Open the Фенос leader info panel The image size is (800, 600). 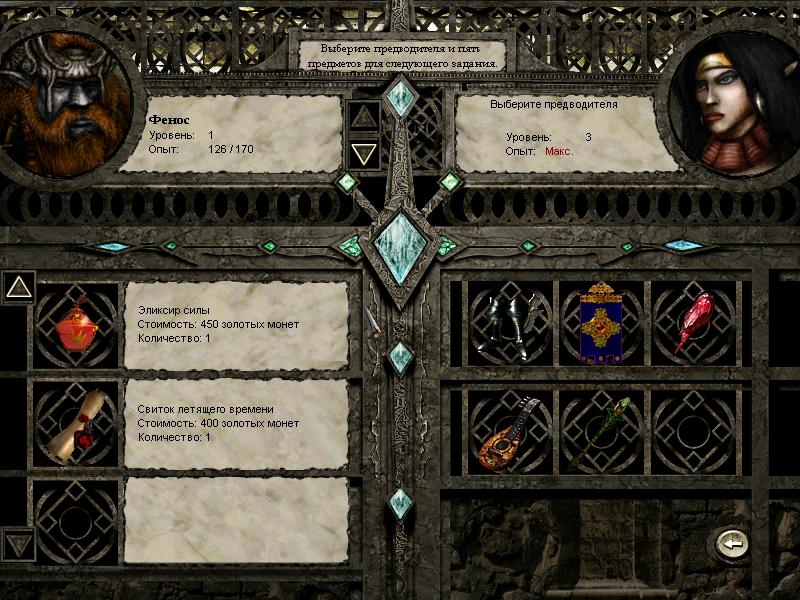(230, 134)
